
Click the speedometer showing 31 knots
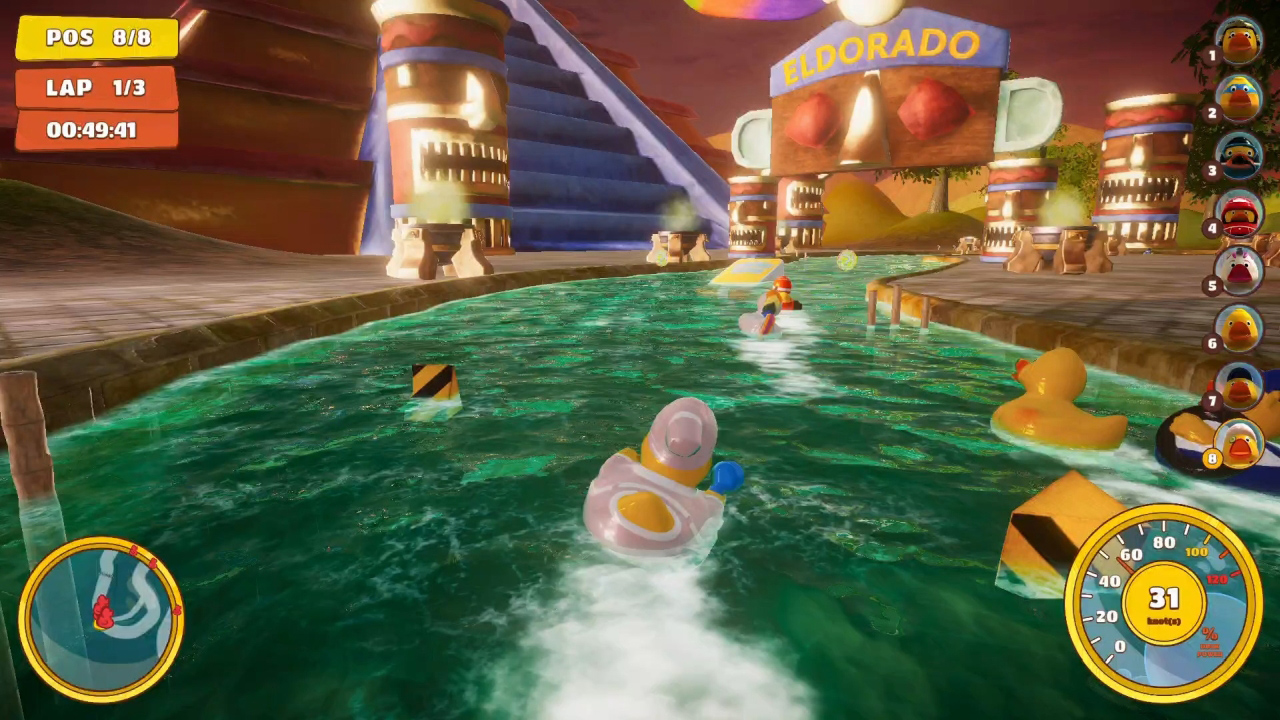(x=1160, y=600)
